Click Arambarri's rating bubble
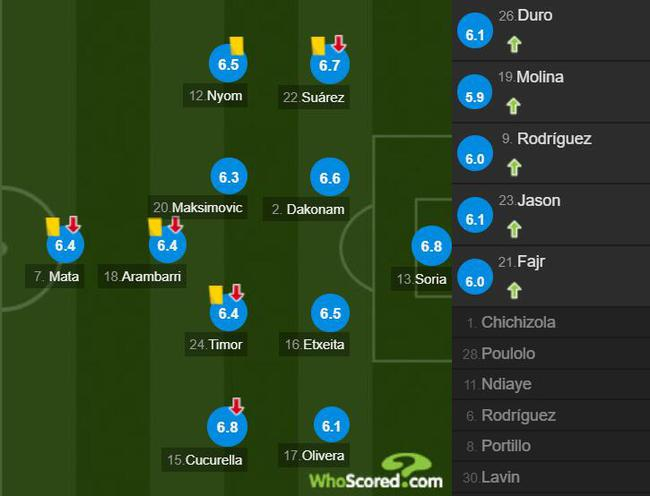Viewport: 650px width, 496px height. (166, 245)
